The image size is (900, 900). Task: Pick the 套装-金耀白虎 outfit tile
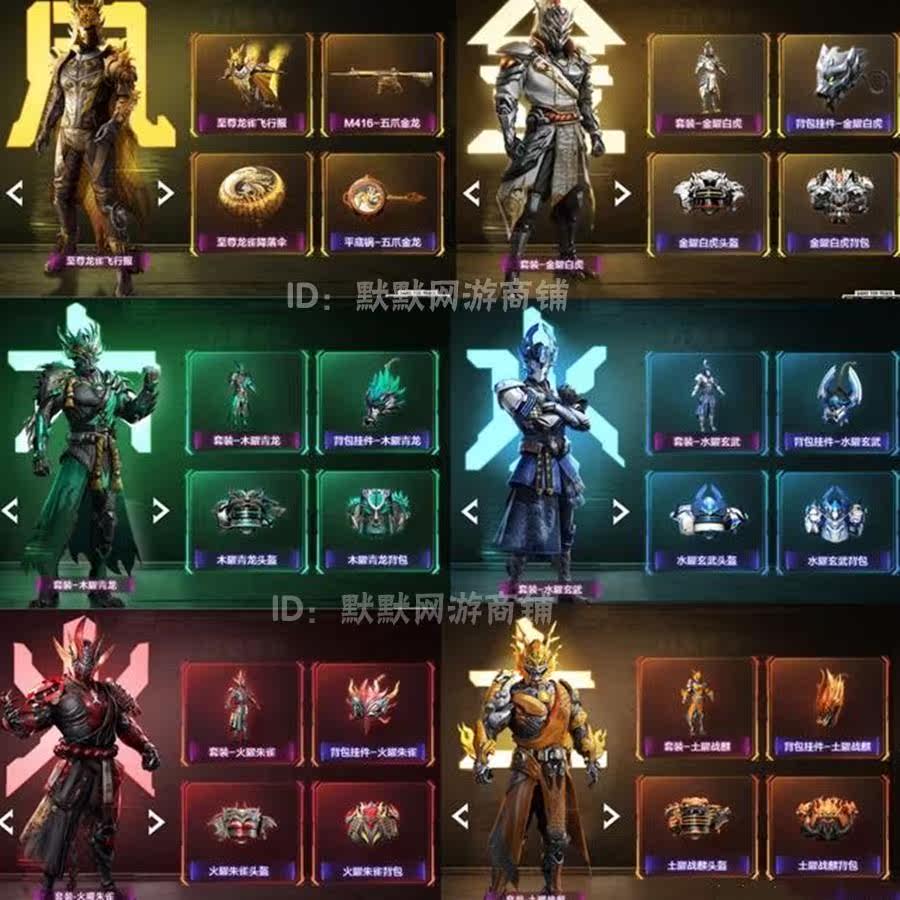click(x=708, y=85)
